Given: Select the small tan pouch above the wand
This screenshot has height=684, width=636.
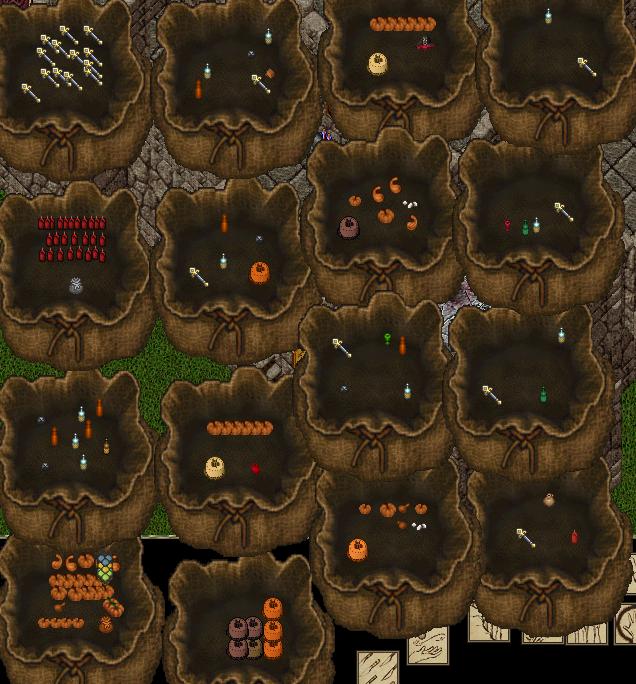Looking at the screenshot, I should coord(549,499).
